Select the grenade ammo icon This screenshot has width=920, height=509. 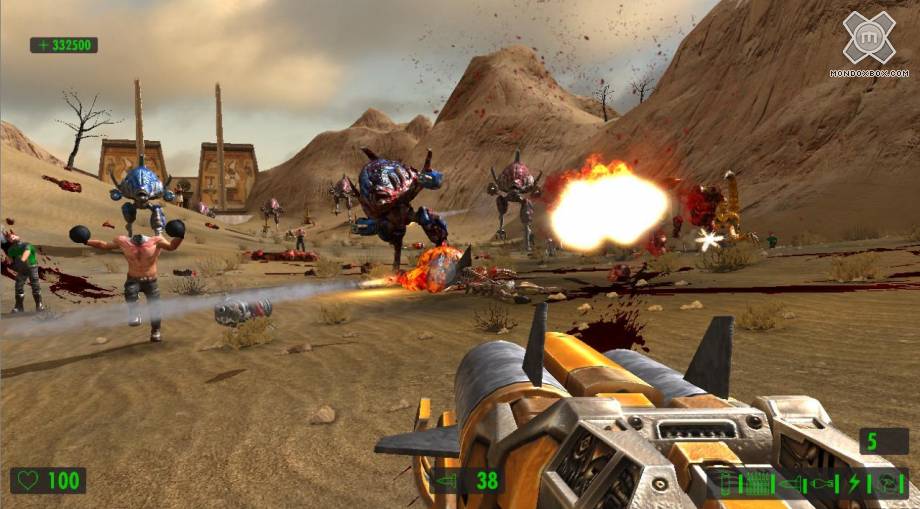[x=821, y=484]
